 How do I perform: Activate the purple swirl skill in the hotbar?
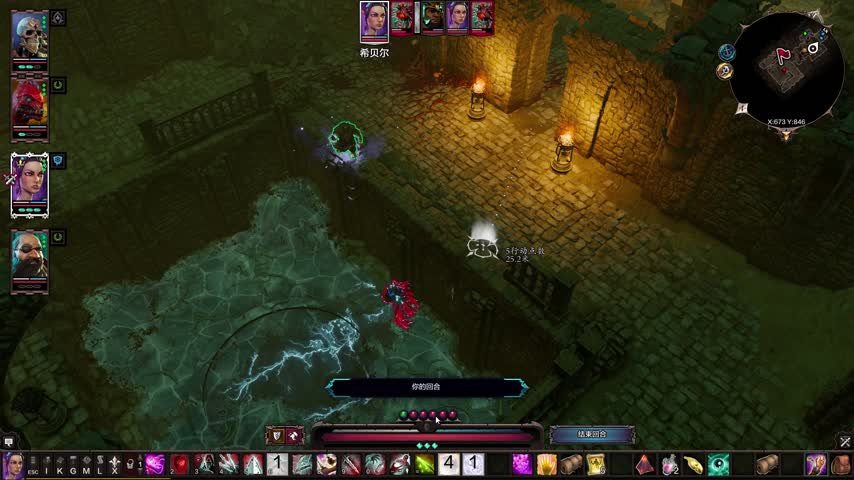(x=155, y=464)
